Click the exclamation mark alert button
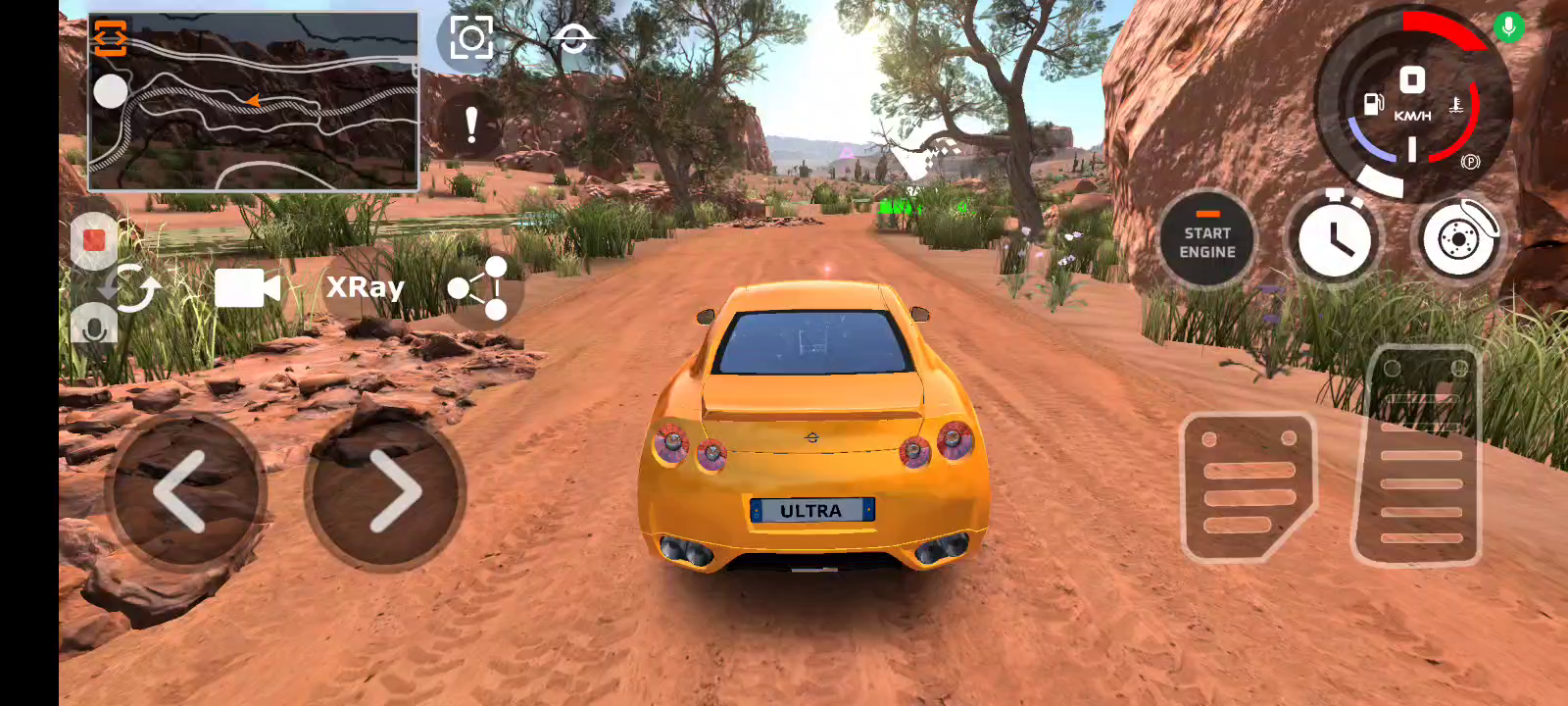The height and width of the screenshot is (706, 1568). pos(471,126)
